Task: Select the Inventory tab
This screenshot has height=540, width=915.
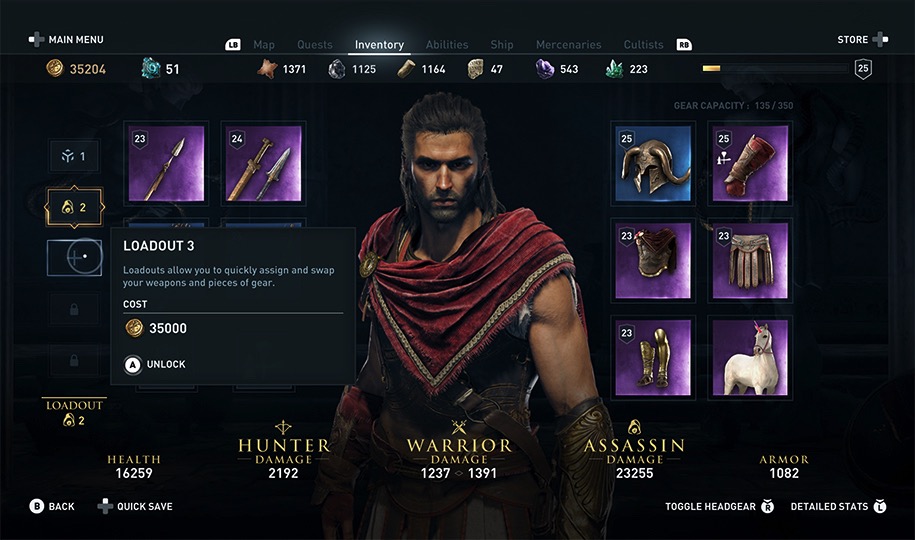Action: 379,45
